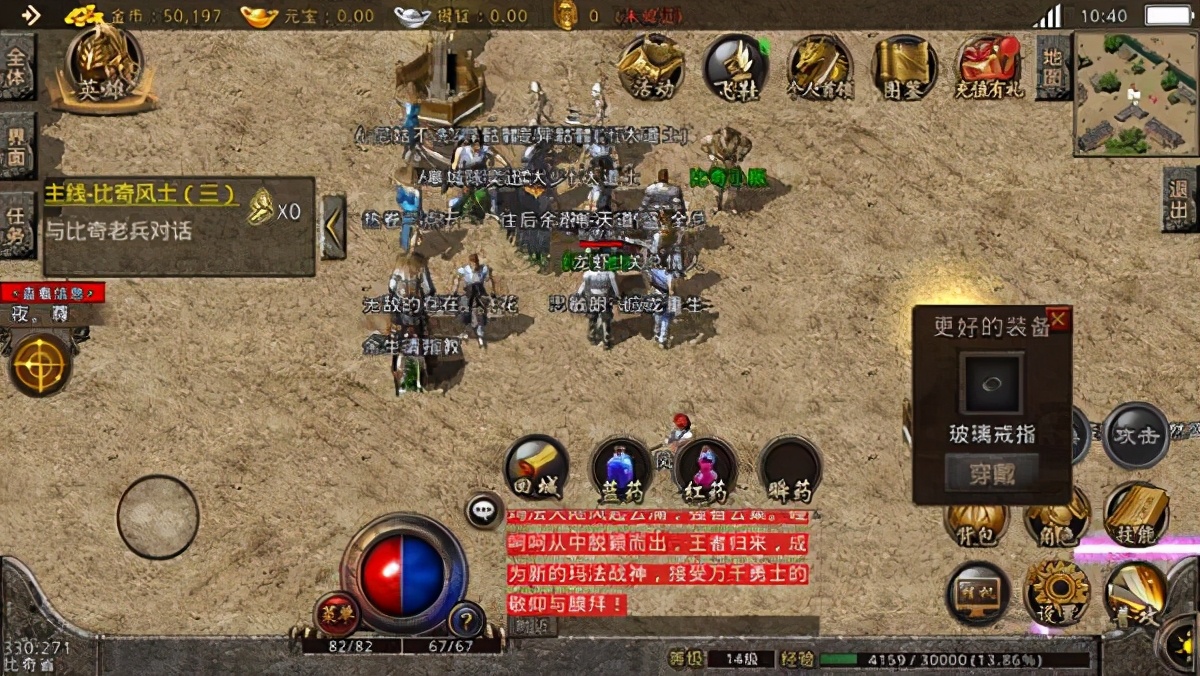Close the 更好的装备 popup
Screen dimensions: 1200x676
click(1058, 320)
